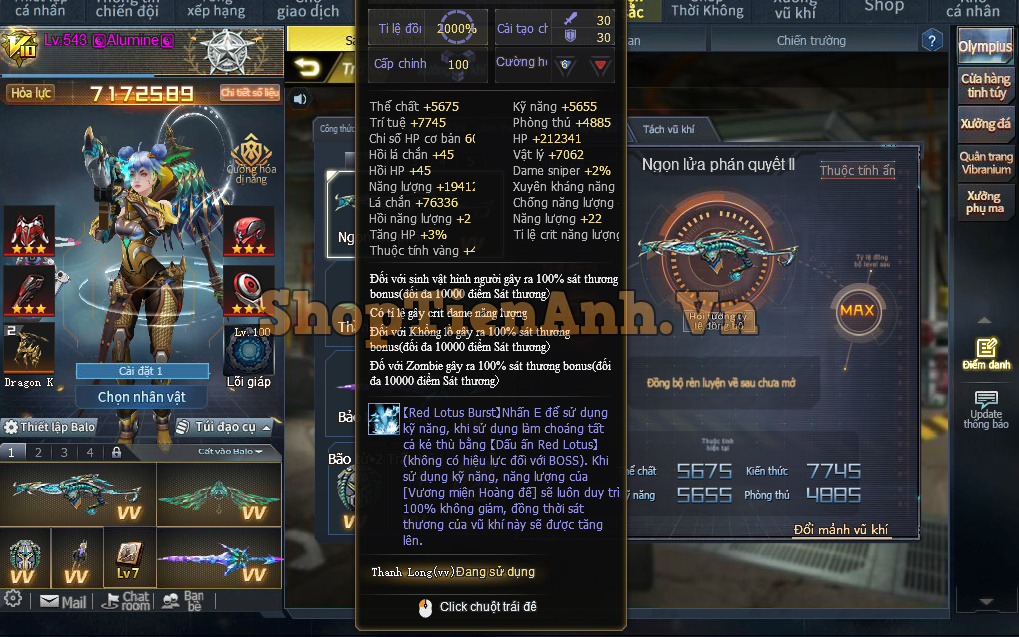Select the Tách vũ khí tab

(668, 130)
